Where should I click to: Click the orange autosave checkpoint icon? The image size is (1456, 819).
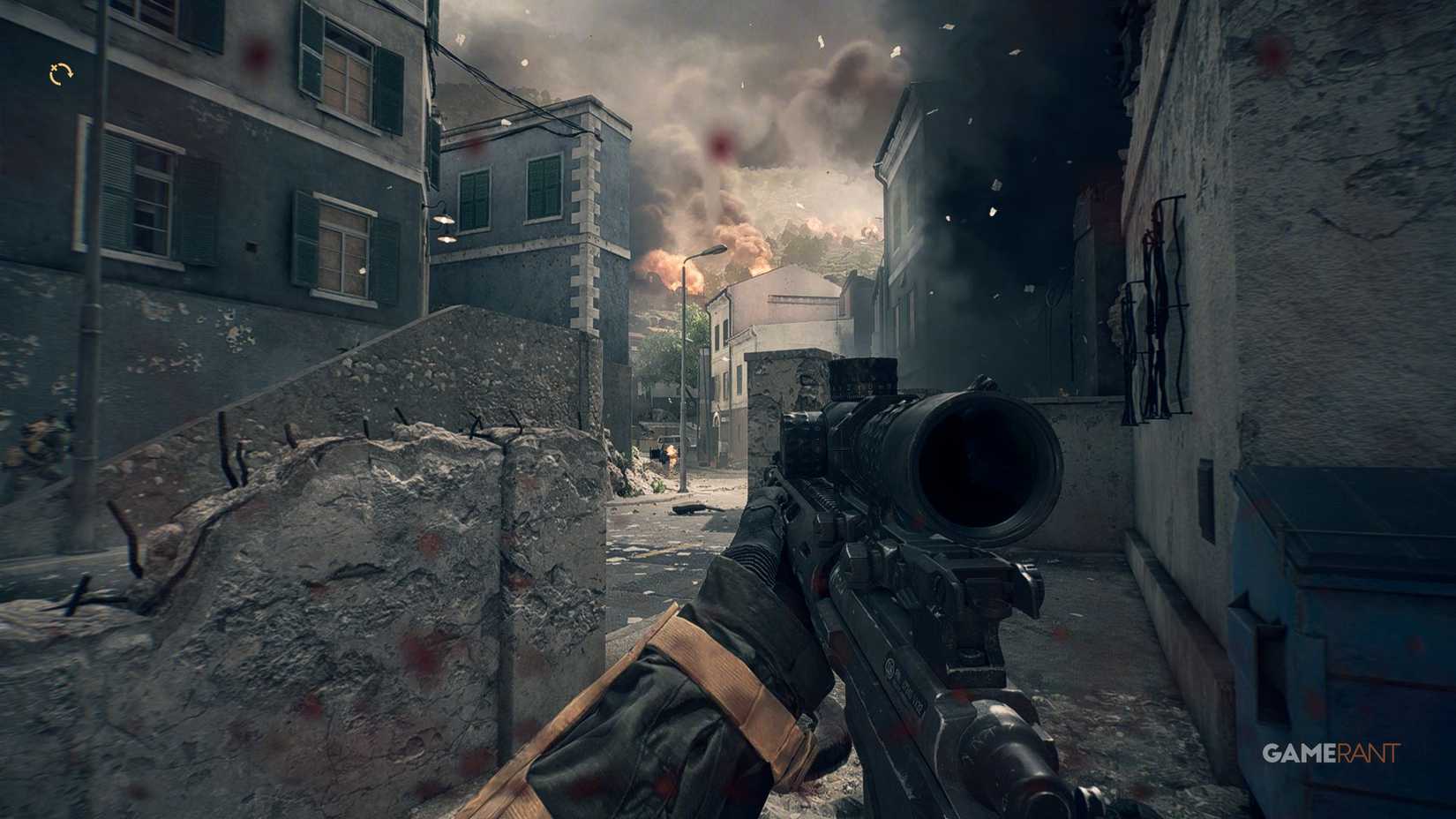pos(61,75)
